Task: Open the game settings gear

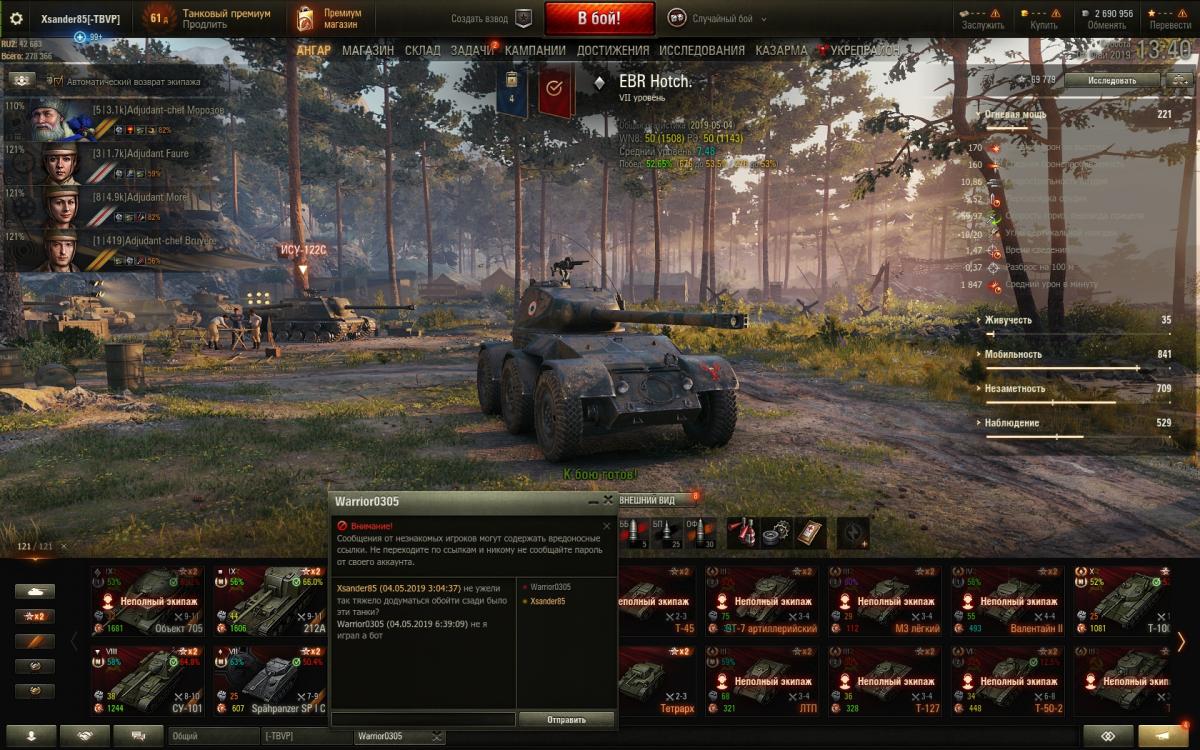Action: 16,18
